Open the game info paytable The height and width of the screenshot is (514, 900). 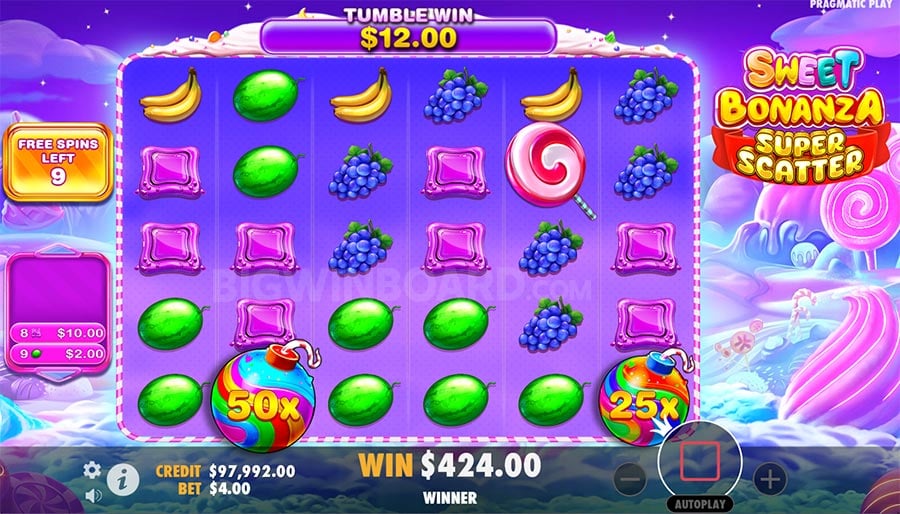(x=122, y=481)
